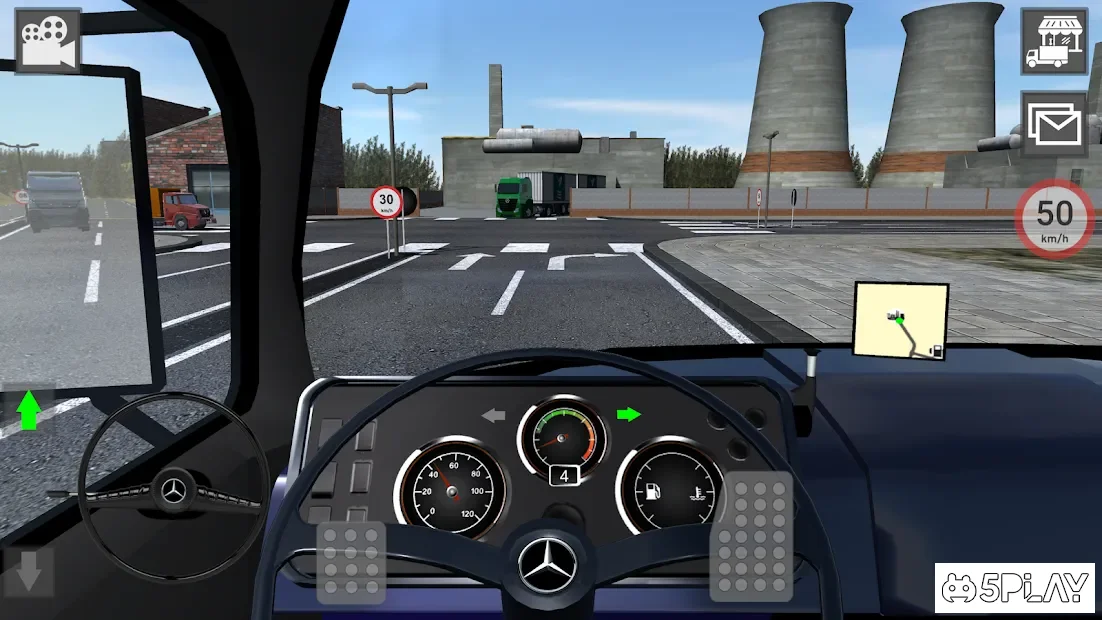The width and height of the screenshot is (1102, 620).
Task: Click the small on-screen steering wheel control
Action: pyautogui.click(x=173, y=489)
